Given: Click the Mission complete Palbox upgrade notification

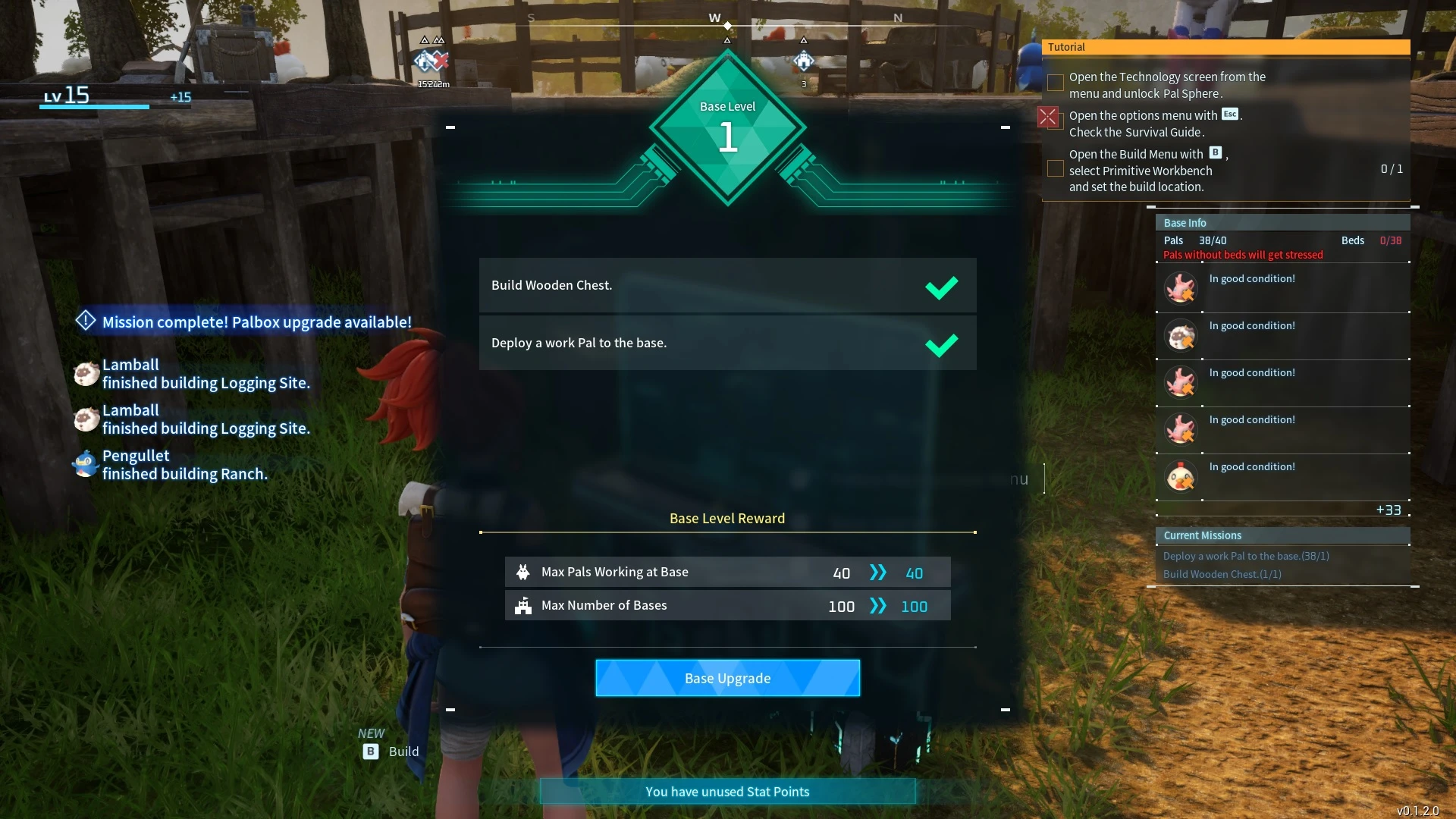Looking at the screenshot, I should click(243, 322).
